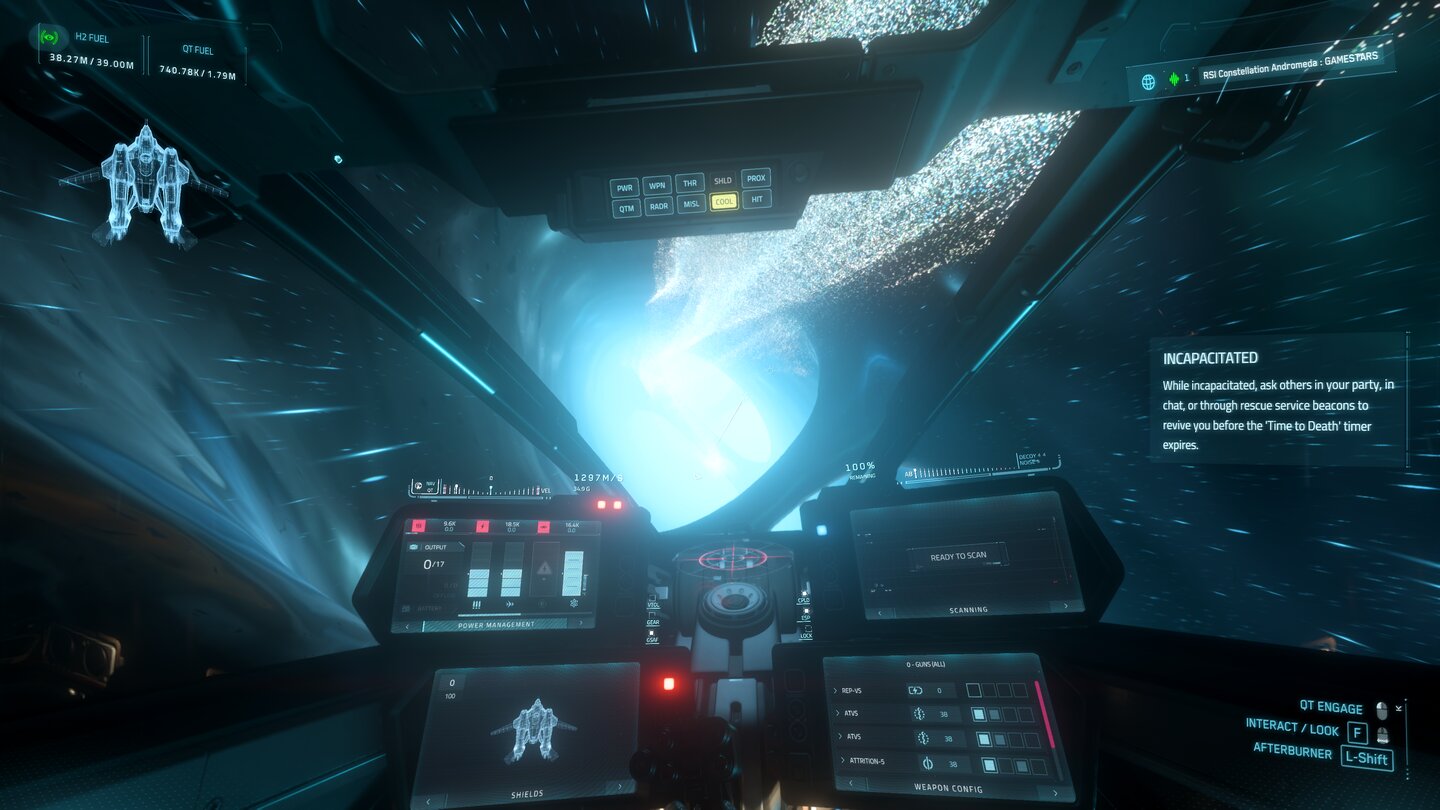Select the ATTRITION-5 energy icon
Screen dimensions: 1440x810
(928, 764)
